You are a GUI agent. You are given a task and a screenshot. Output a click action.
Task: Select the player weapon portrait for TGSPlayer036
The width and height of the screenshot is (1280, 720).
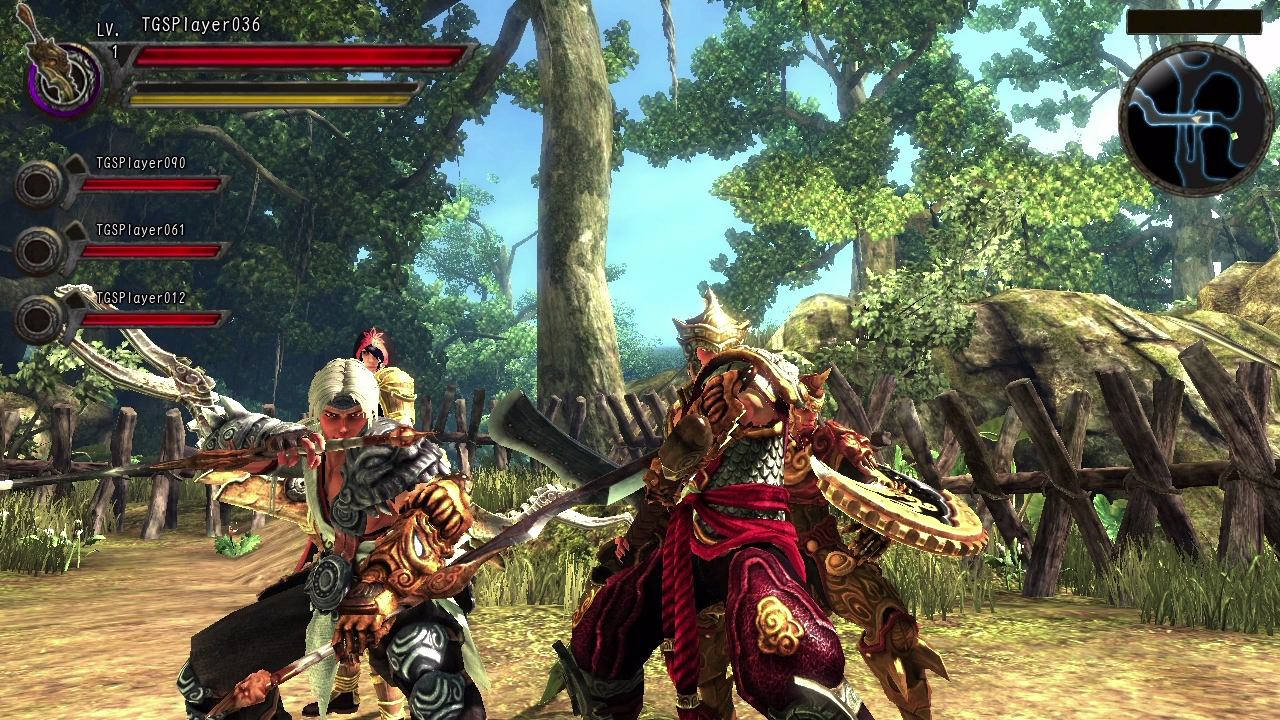[x=63, y=76]
